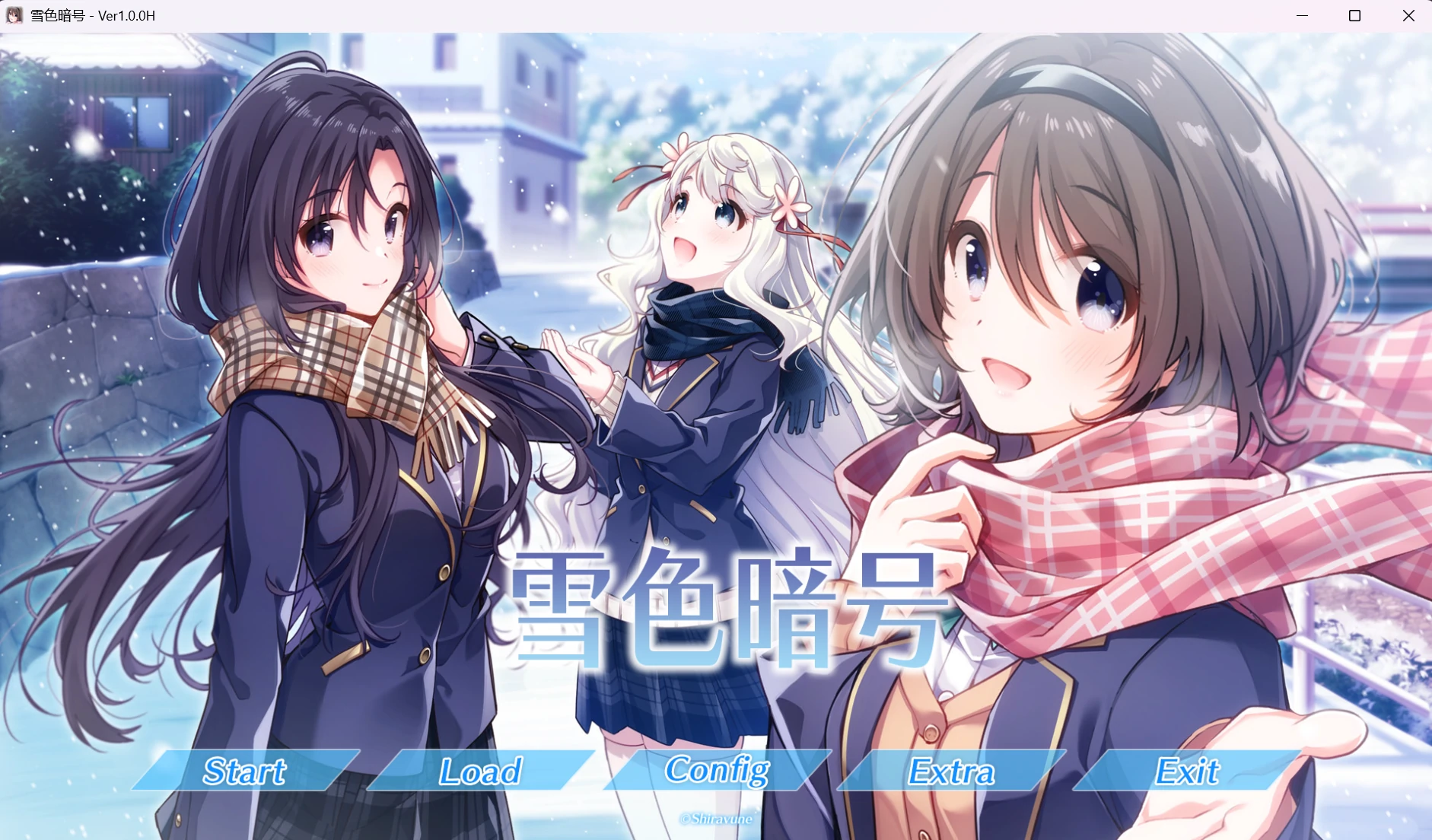Select Config from the bottom menu
Image resolution: width=1432 pixels, height=840 pixels.
pyautogui.click(x=716, y=773)
